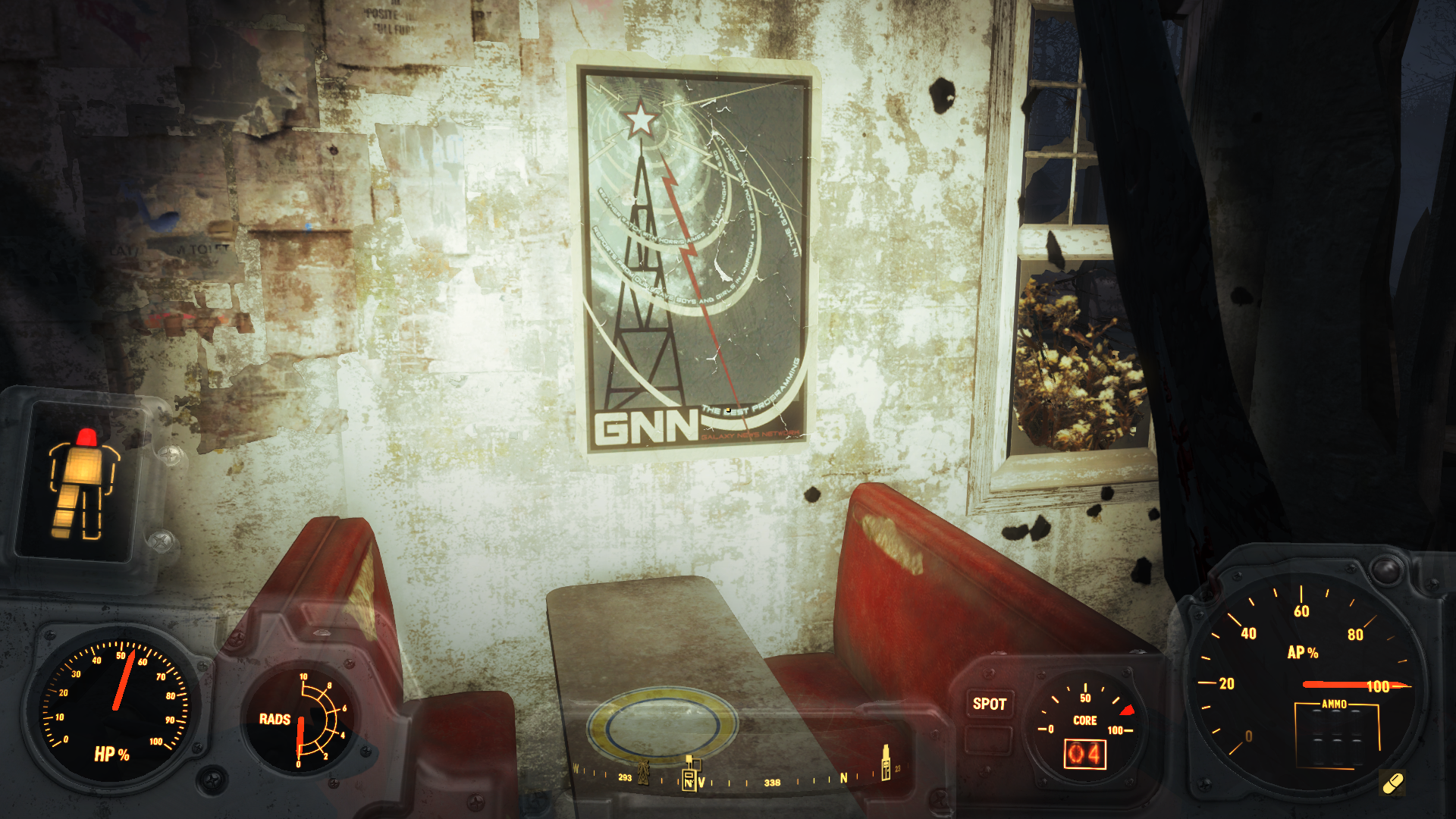1456x819 pixels.
Task: Select the SPOT indicator light
Action: click(x=989, y=704)
